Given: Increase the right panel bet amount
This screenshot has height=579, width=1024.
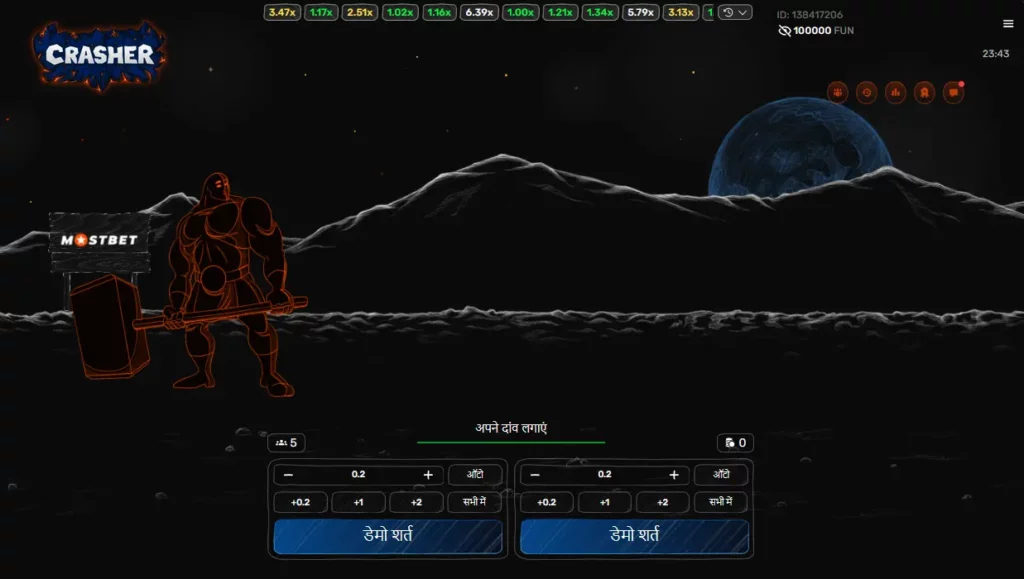Looking at the screenshot, I should click(x=674, y=475).
